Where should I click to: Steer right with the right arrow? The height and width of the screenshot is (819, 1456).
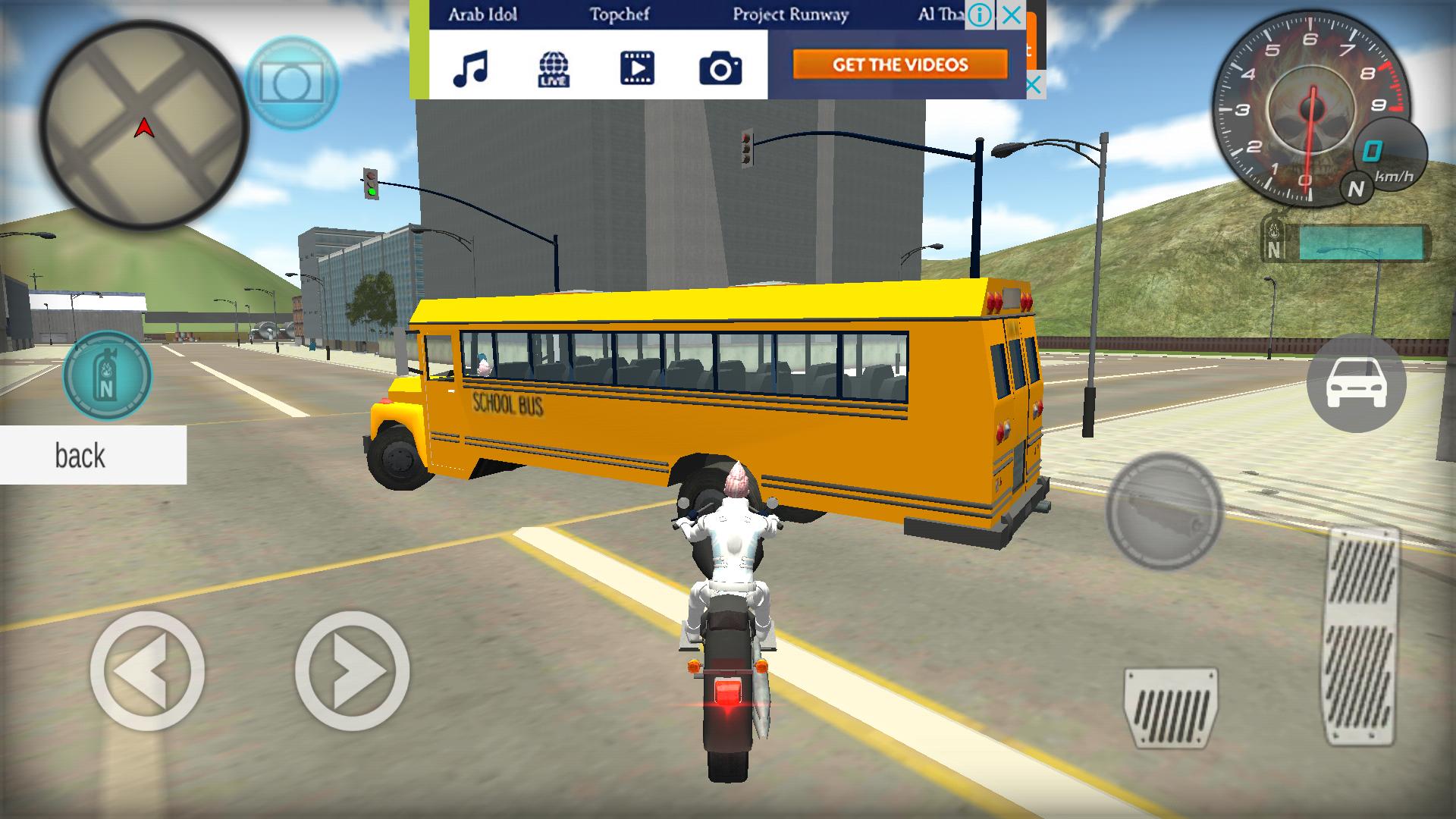(352, 671)
